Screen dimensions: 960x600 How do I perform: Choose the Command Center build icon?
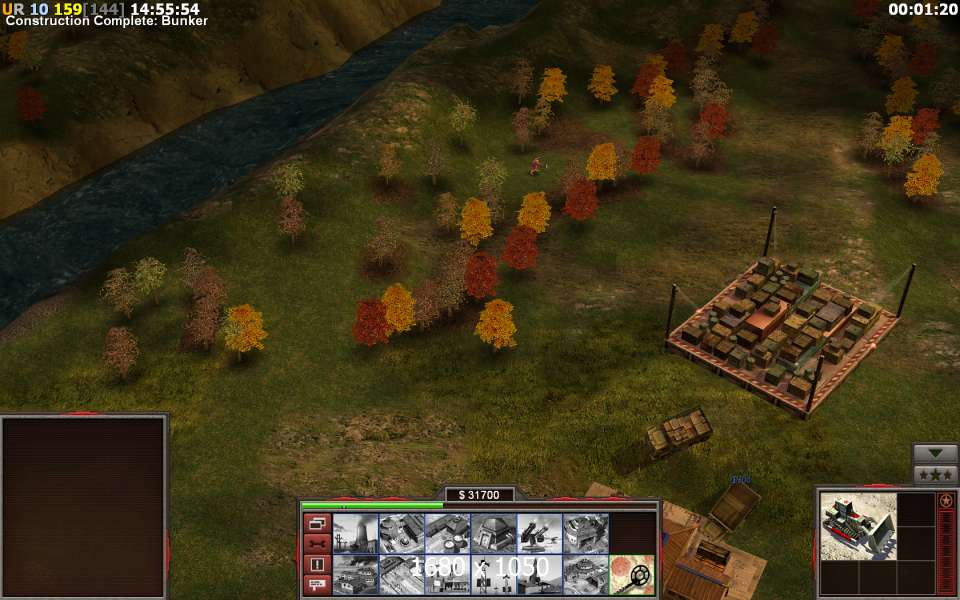[585, 574]
